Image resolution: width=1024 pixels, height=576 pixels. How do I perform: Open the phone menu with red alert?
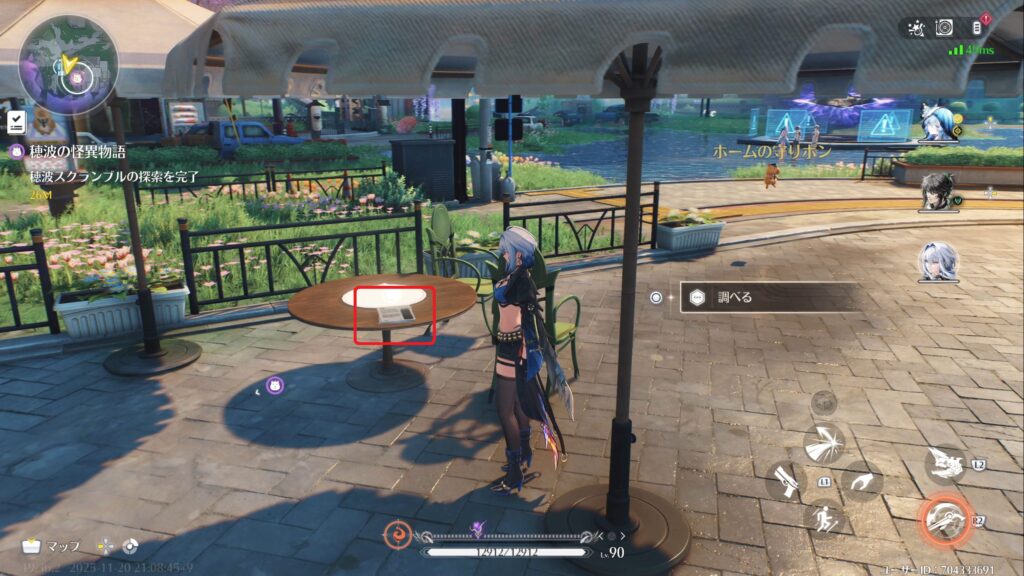(x=979, y=28)
